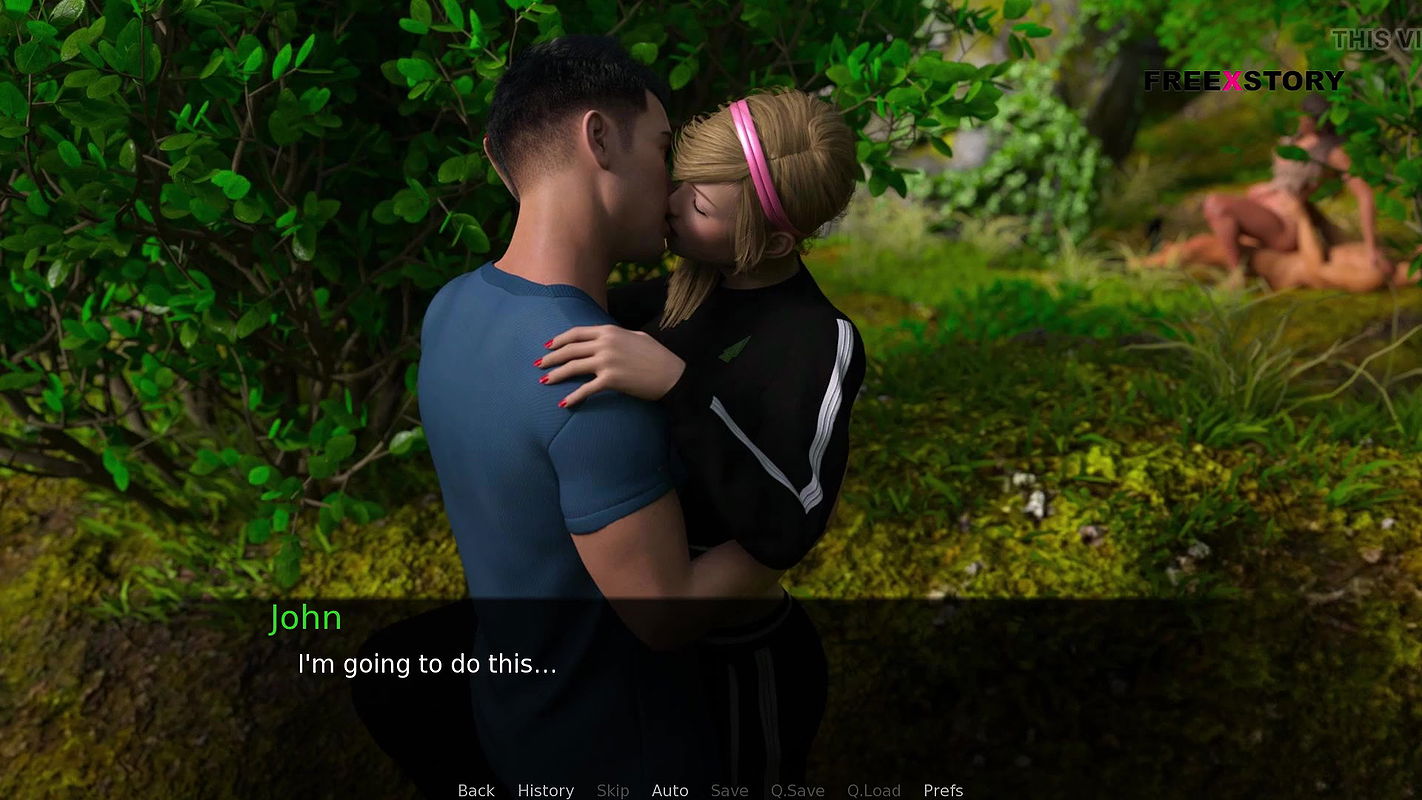Image resolution: width=1422 pixels, height=800 pixels.
Task: Click Skip to fast-forward seen text
Action: [613, 790]
